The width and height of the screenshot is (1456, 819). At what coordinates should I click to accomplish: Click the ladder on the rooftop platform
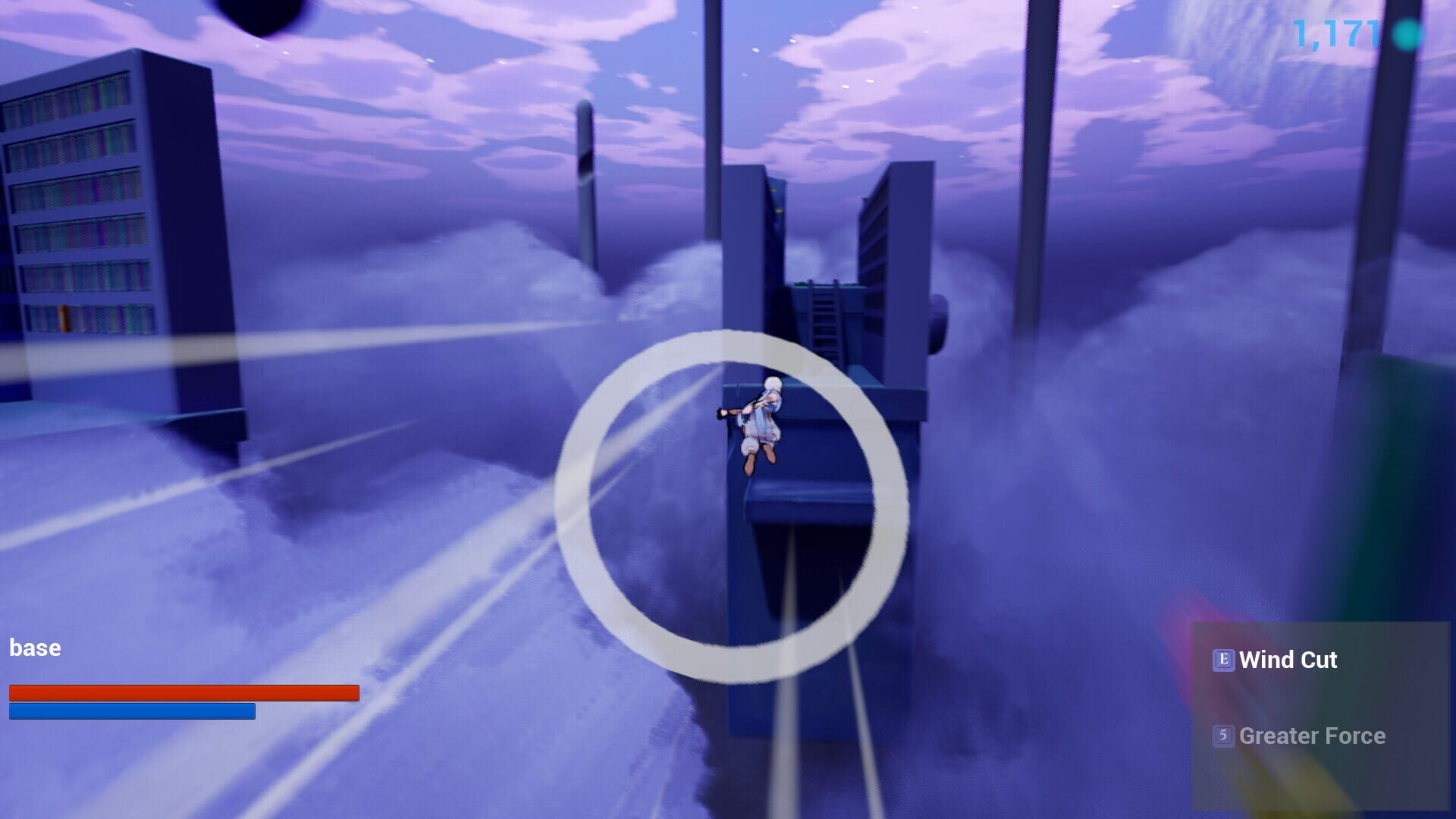[827, 318]
